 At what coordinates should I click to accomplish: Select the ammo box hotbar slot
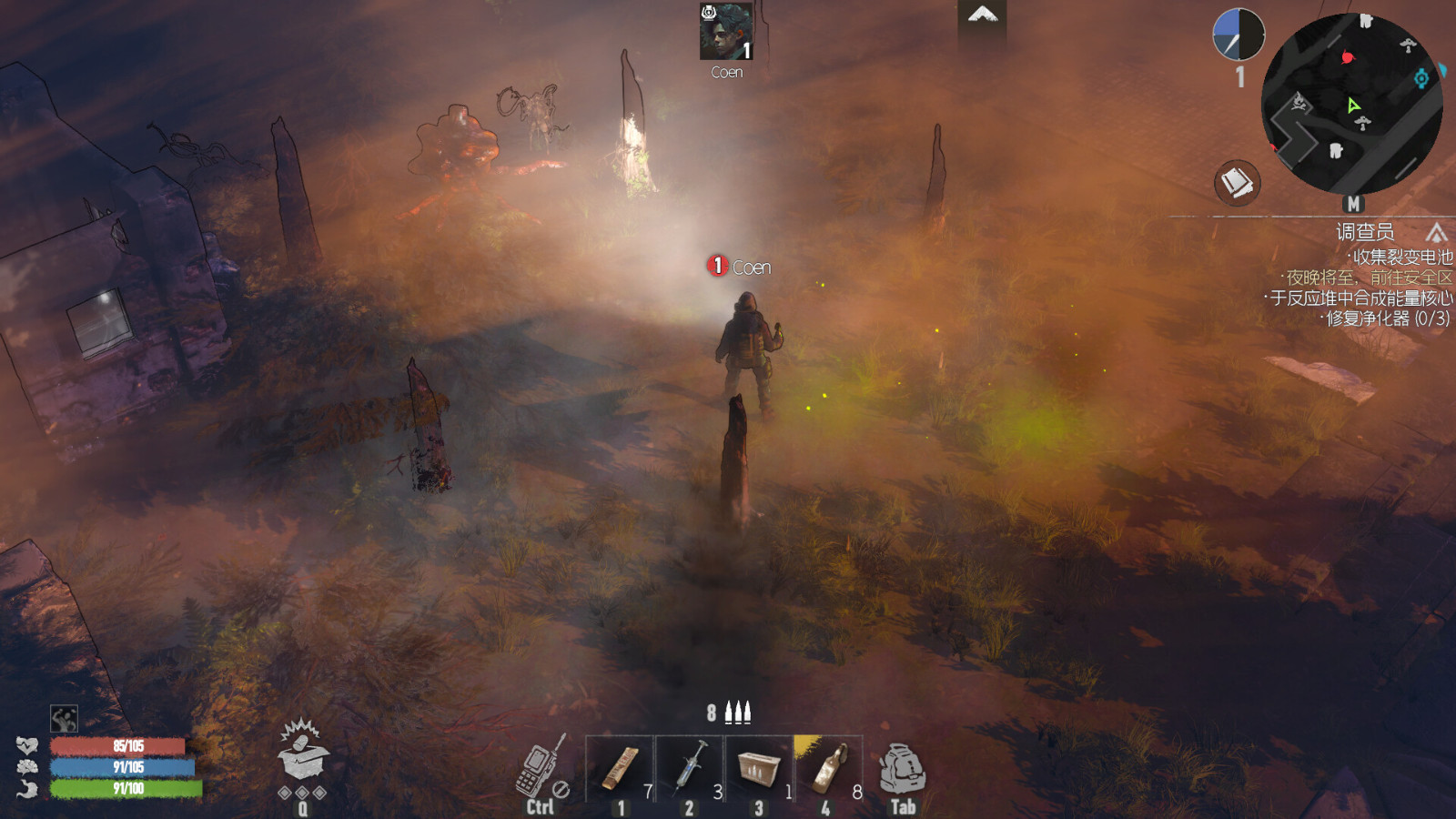pyautogui.click(x=759, y=769)
